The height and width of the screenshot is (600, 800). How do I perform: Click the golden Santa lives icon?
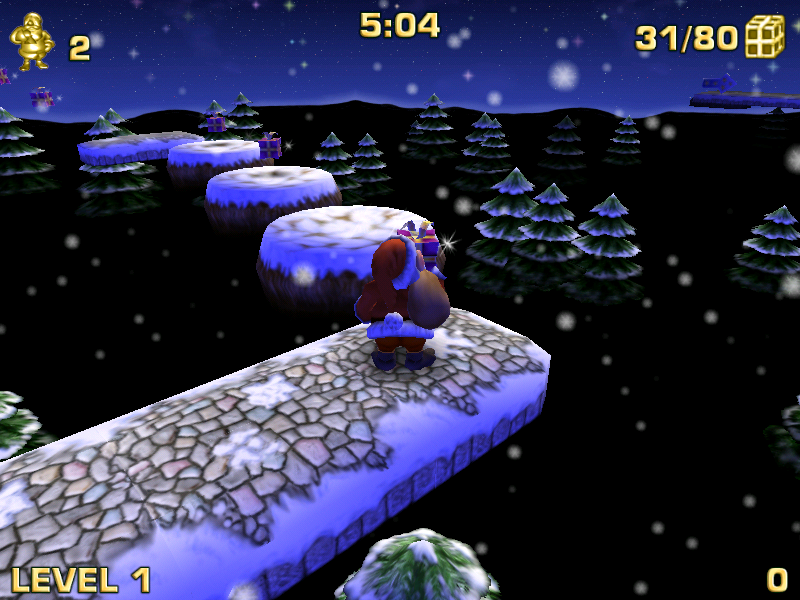[x=30, y=42]
